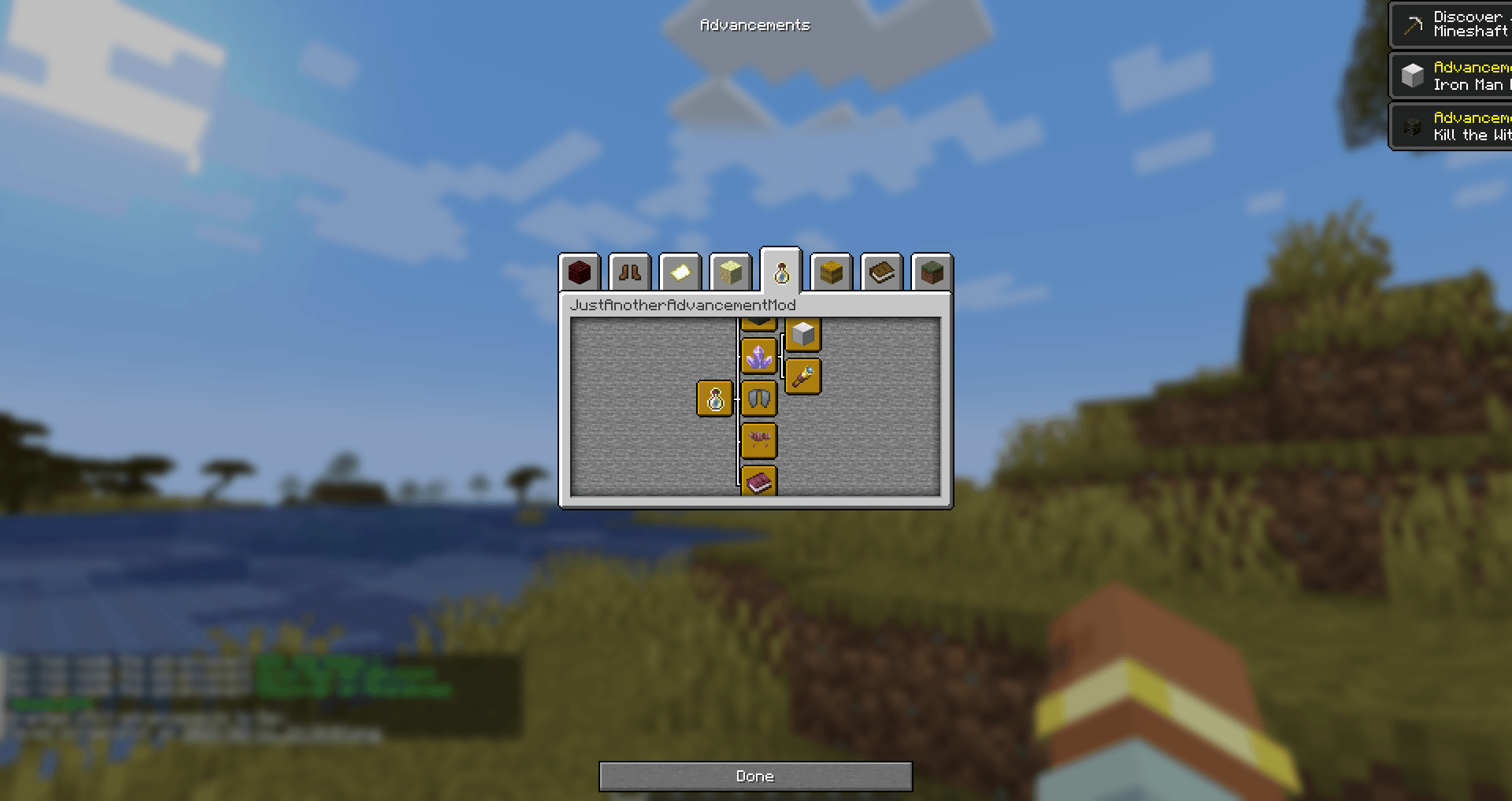Open the gold nugget advancement tab
Viewport: 1512px width, 801px height.
coord(680,273)
